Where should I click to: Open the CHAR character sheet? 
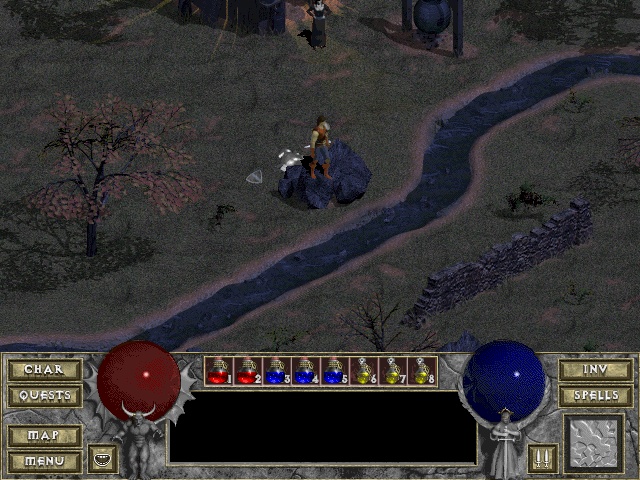click(44, 370)
